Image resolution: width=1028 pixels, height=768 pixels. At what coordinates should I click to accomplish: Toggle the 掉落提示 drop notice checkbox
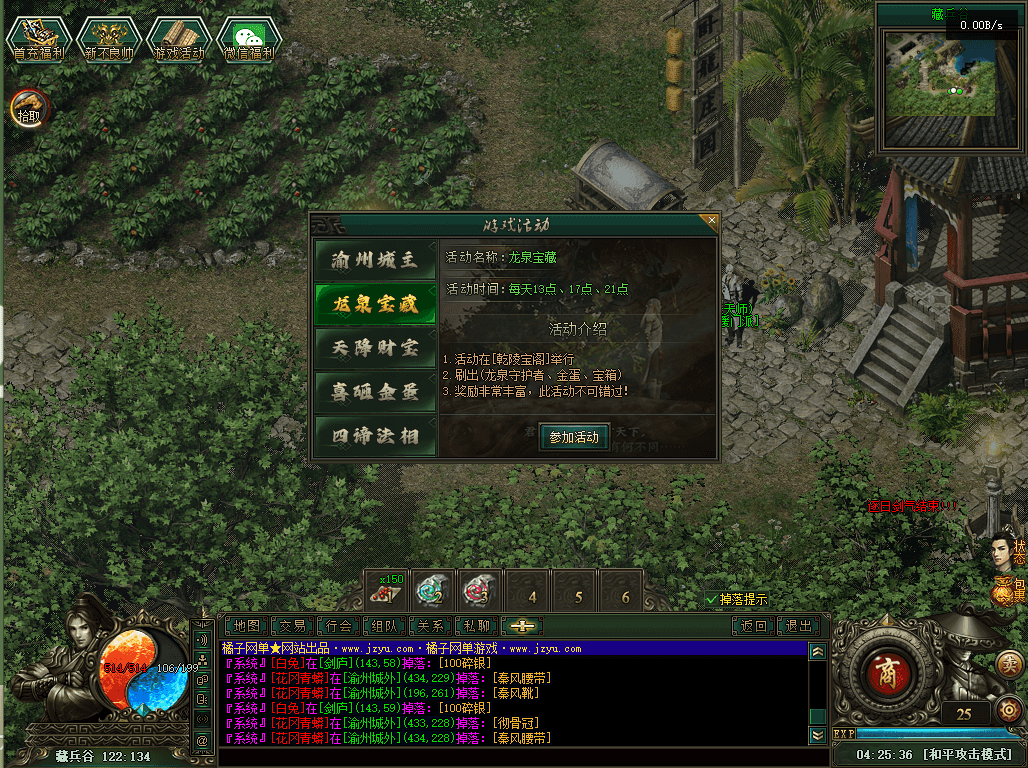coord(712,599)
